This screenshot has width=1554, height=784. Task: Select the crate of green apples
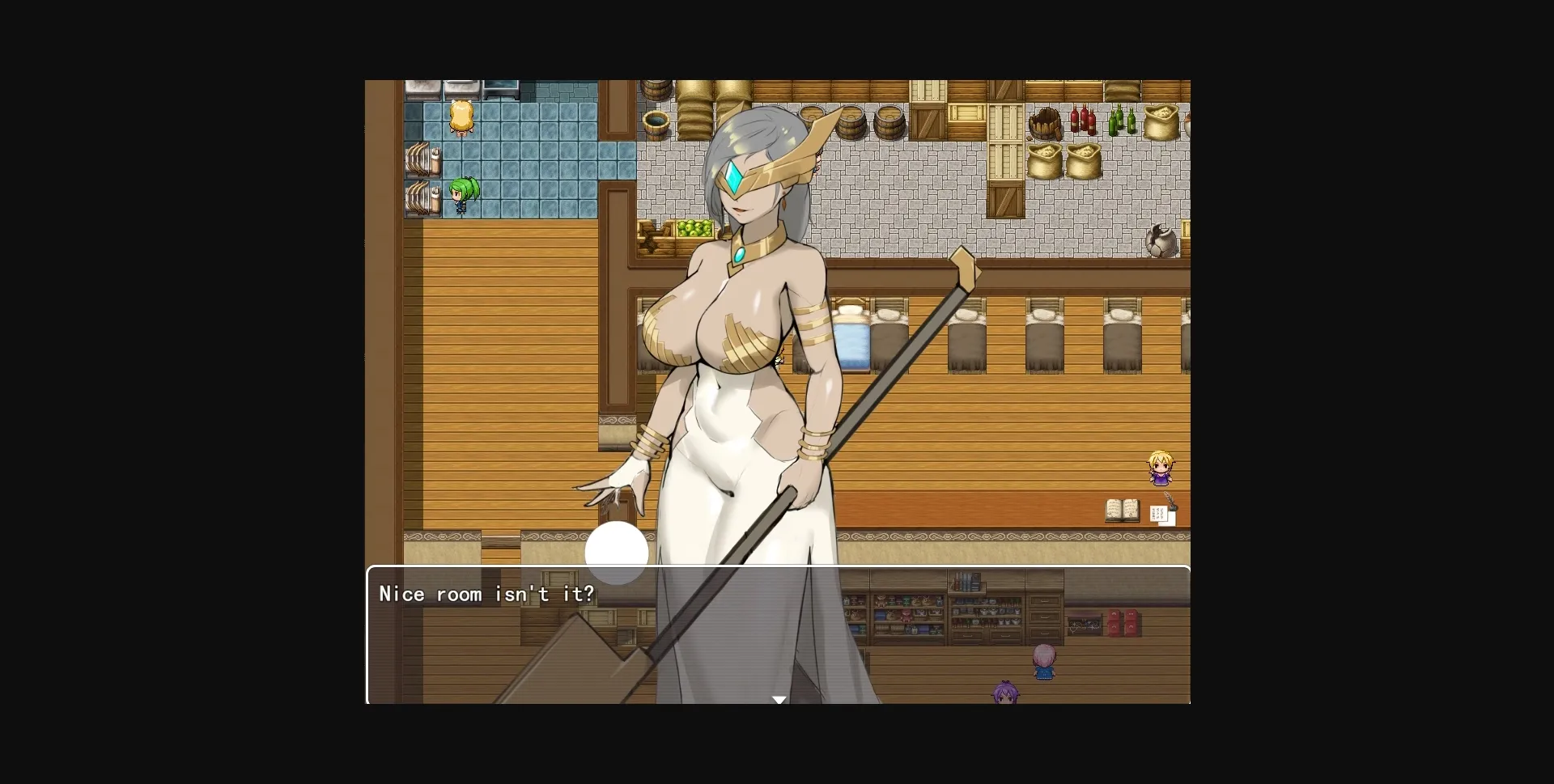click(694, 230)
